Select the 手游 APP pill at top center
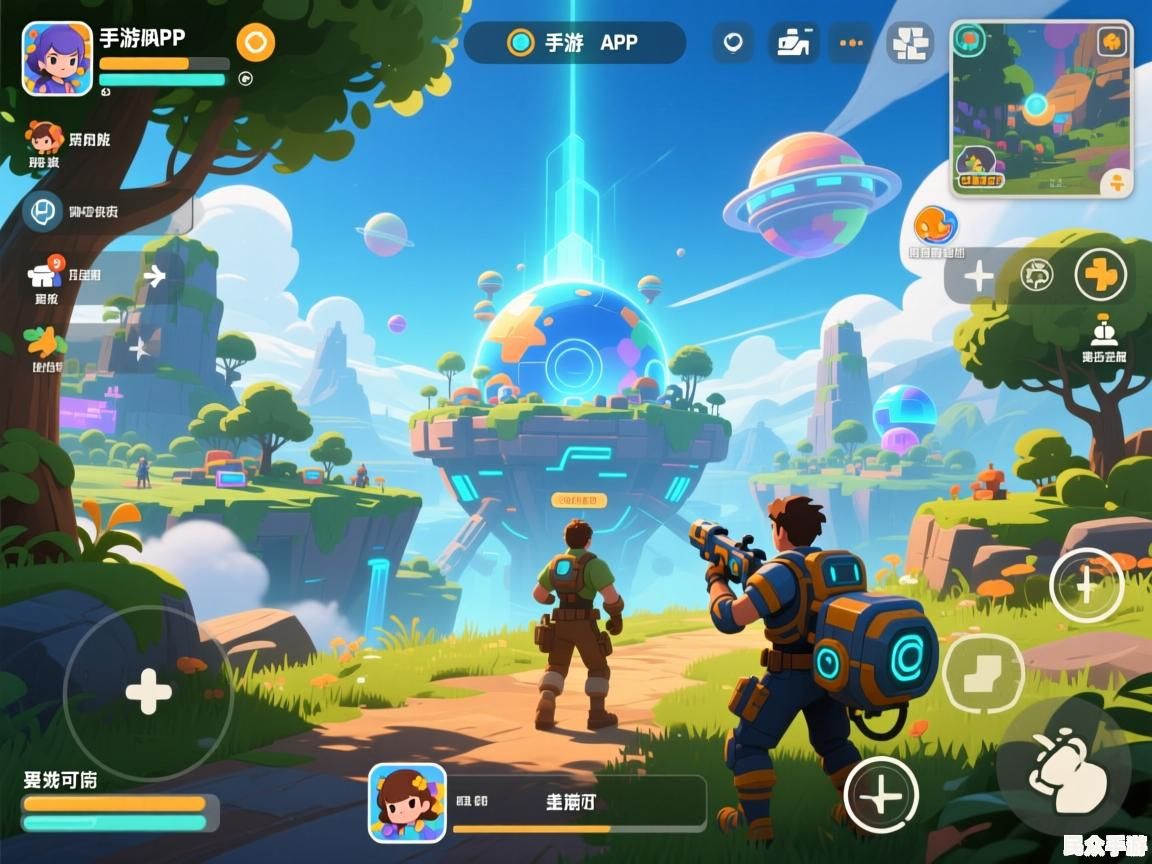The image size is (1152, 864). point(575,43)
